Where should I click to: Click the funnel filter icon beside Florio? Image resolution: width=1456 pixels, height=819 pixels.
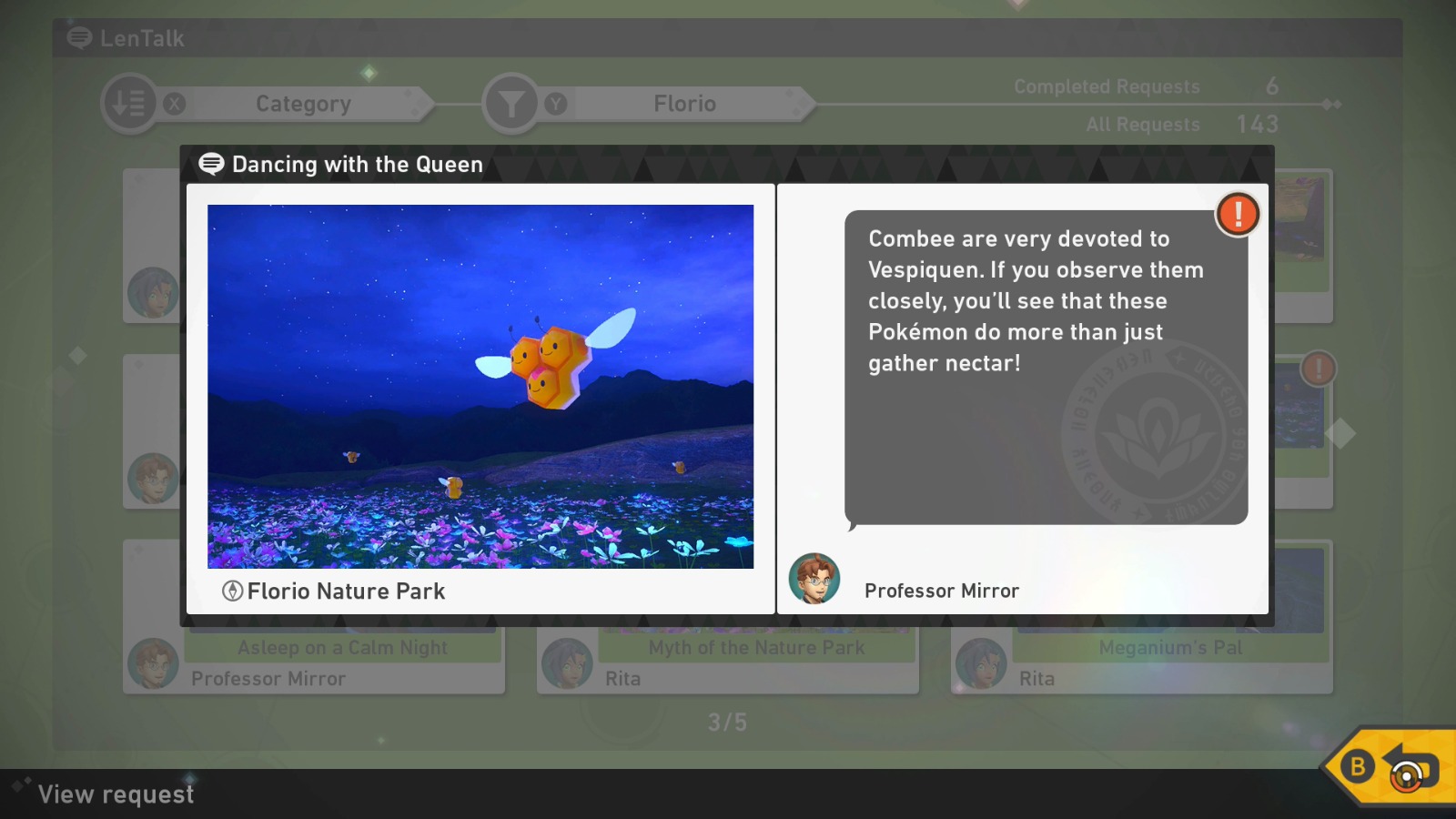tap(511, 103)
